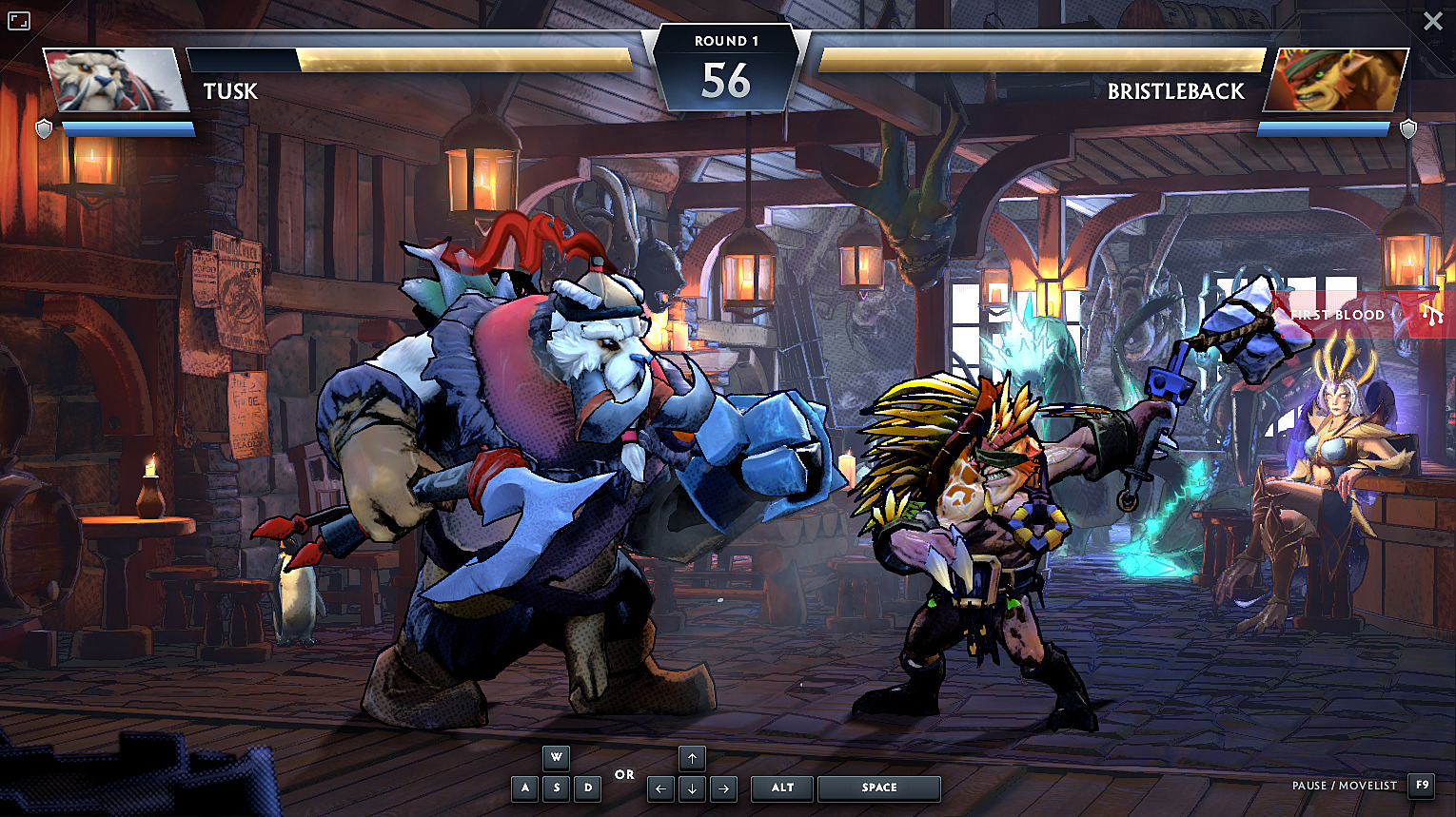Click the First Blood music note icon
This screenshot has height=817, width=1456.
click(1430, 315)
